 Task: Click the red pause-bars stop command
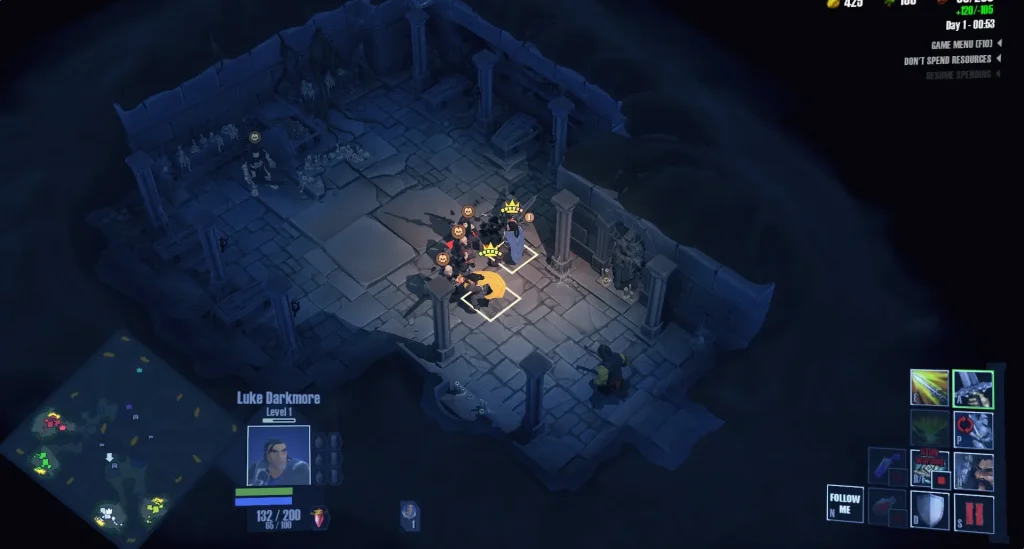tap(972, 509)
